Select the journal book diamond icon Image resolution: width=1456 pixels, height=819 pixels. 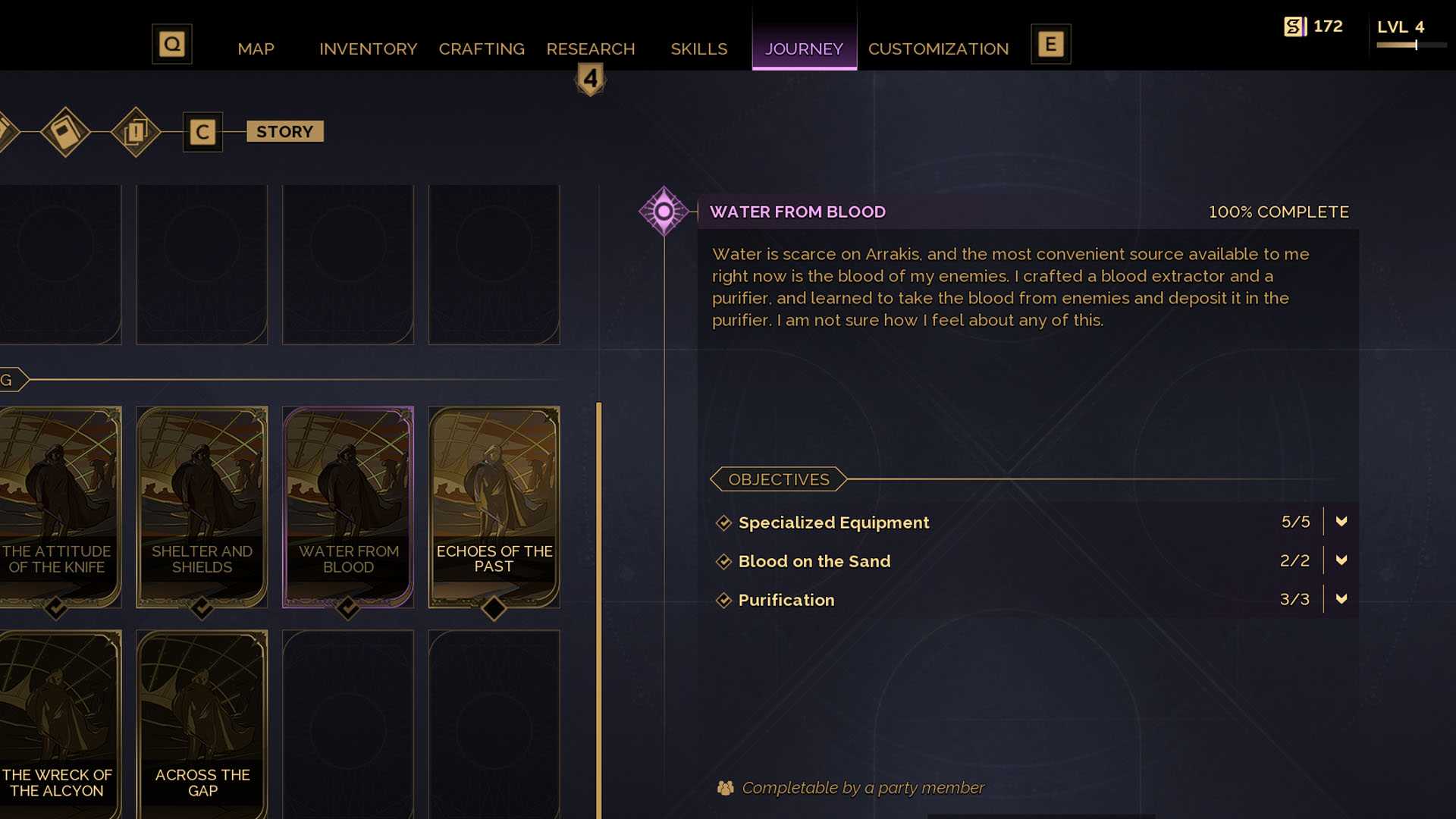[64, 131]
